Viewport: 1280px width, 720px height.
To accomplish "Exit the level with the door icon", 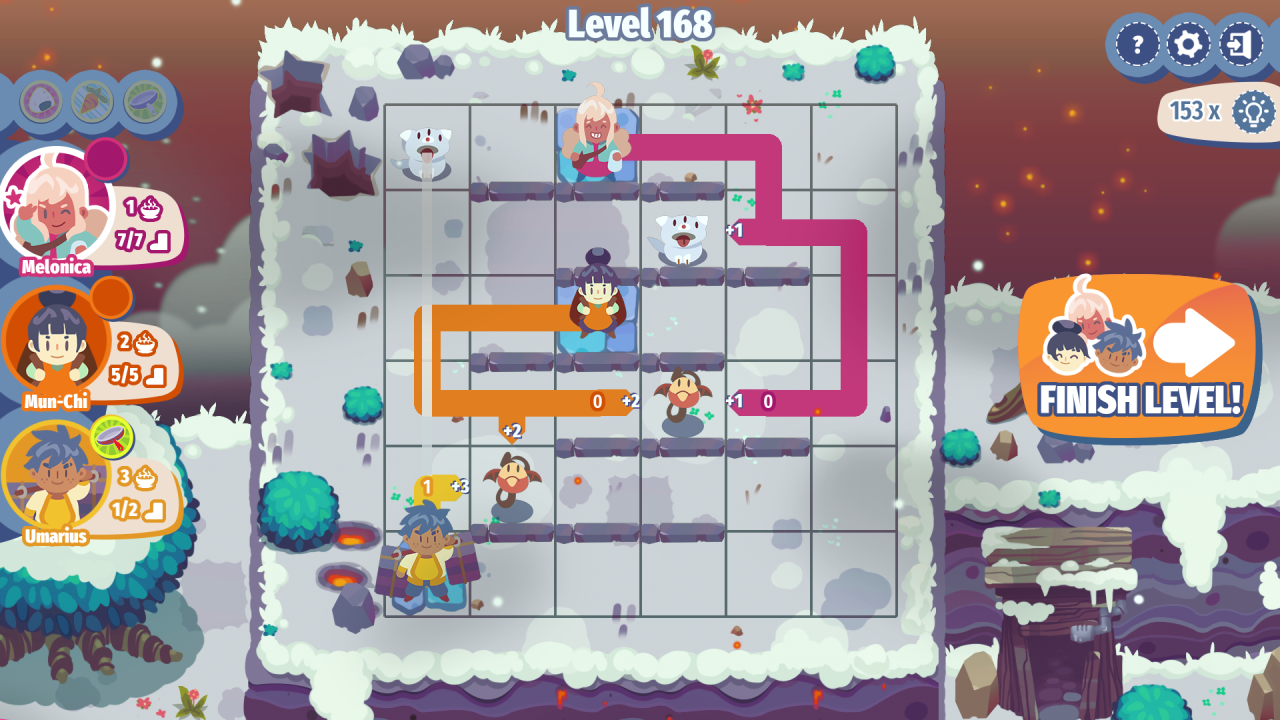I will coord(1241,45).
